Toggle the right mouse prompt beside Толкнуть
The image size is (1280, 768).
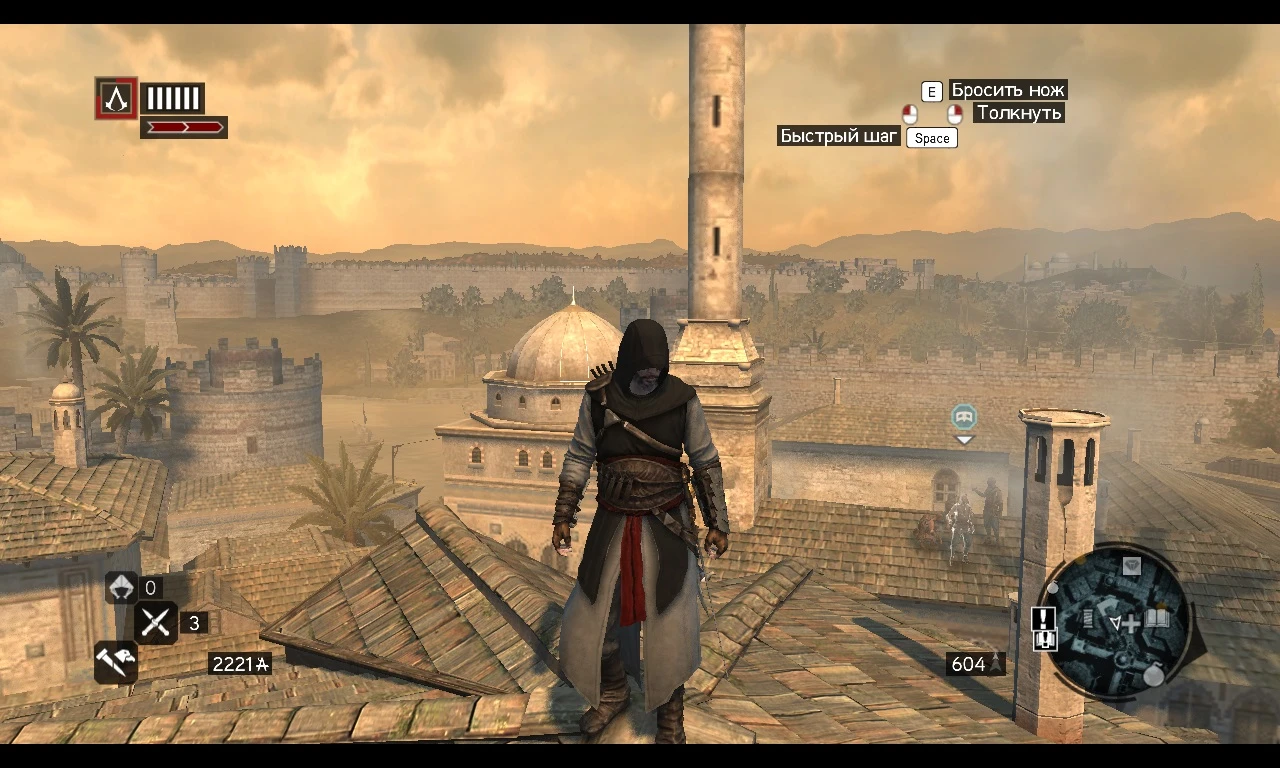(x=954, y=113)
